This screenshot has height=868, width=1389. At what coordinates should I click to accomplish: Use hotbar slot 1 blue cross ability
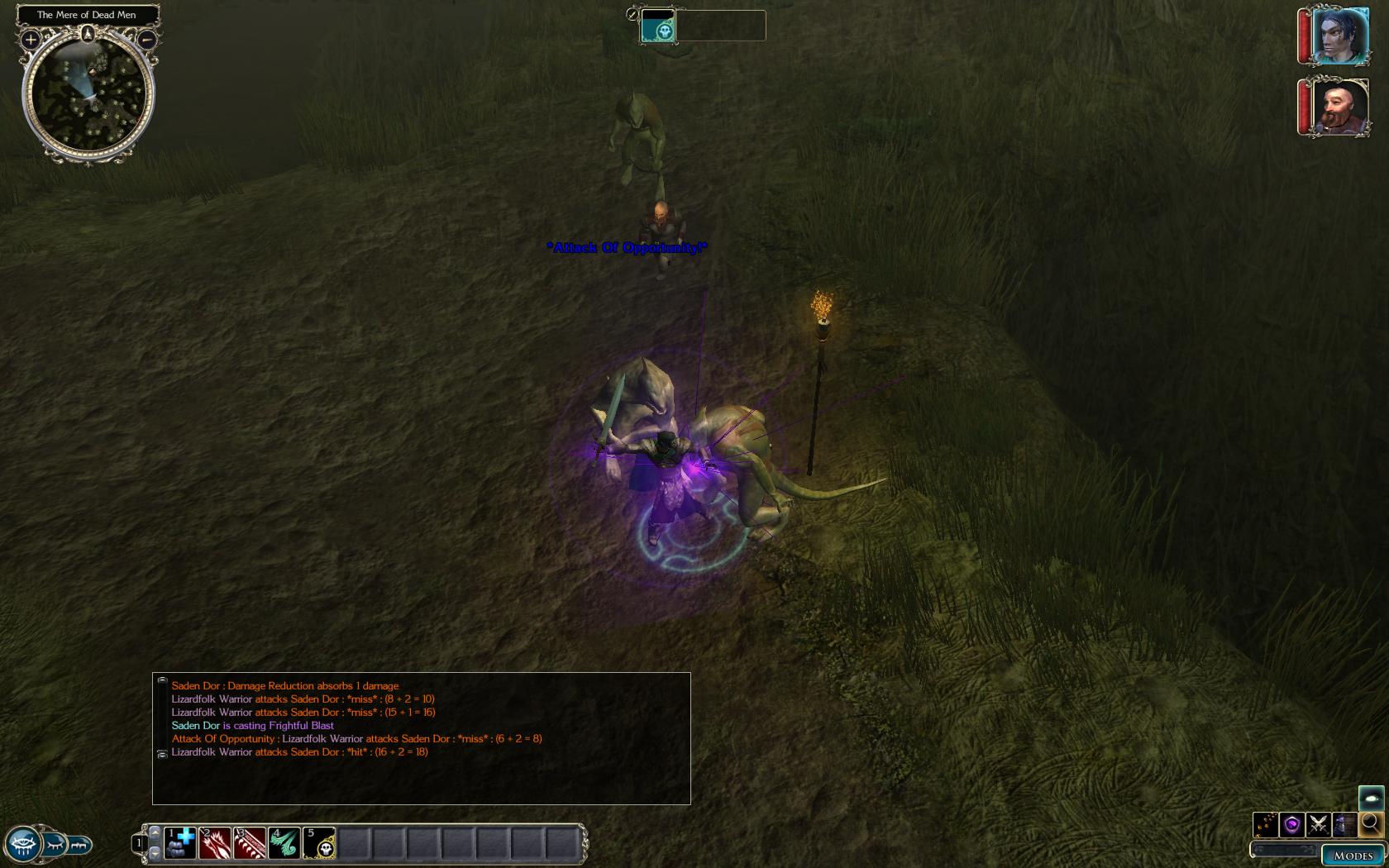[180, 843]
